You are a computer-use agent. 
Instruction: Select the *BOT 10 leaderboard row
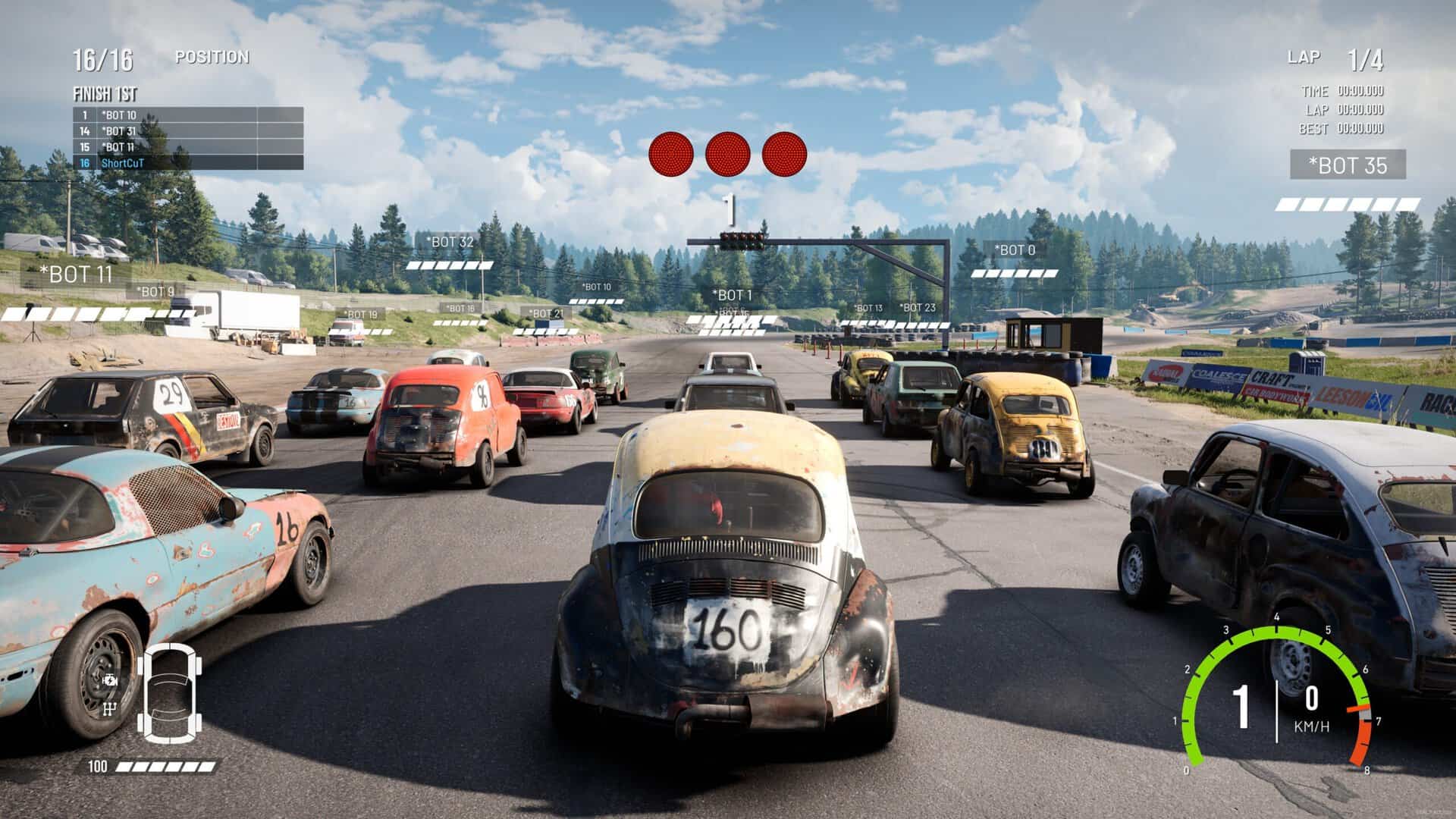188,115
